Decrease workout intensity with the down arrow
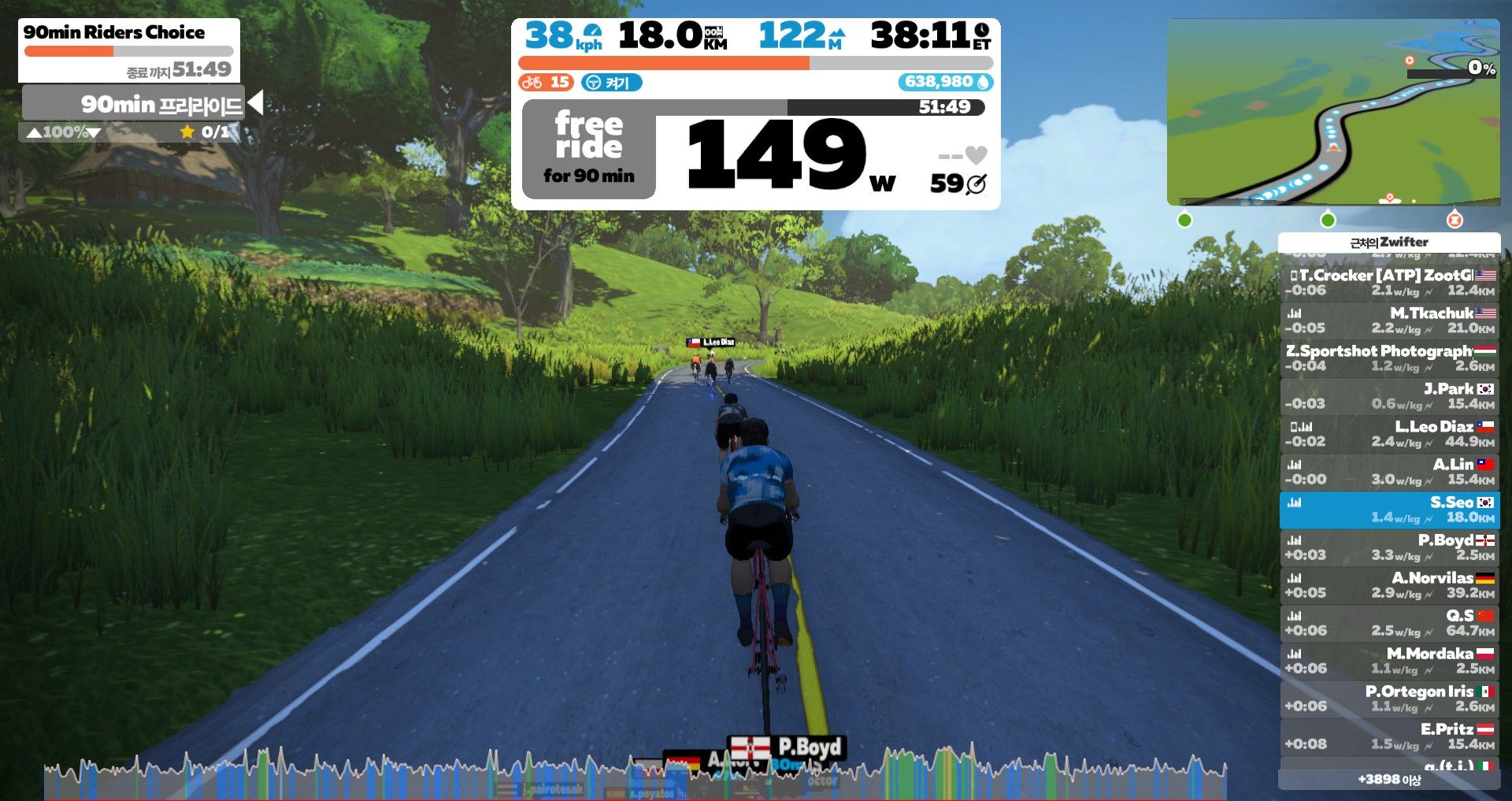1512x801 pixels. pos(94,133)
